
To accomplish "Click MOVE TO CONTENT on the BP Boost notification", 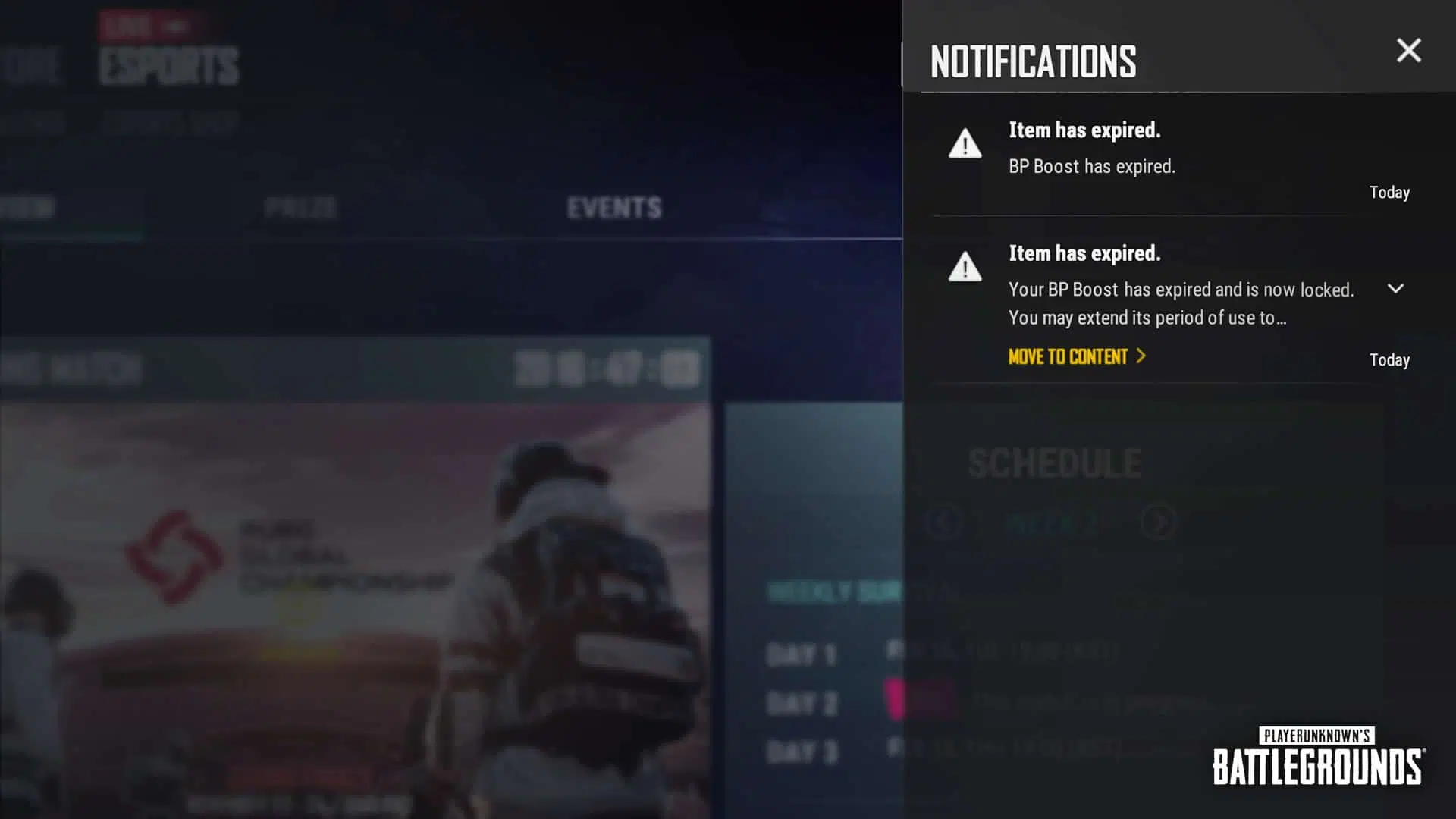I will (1068, 357).
